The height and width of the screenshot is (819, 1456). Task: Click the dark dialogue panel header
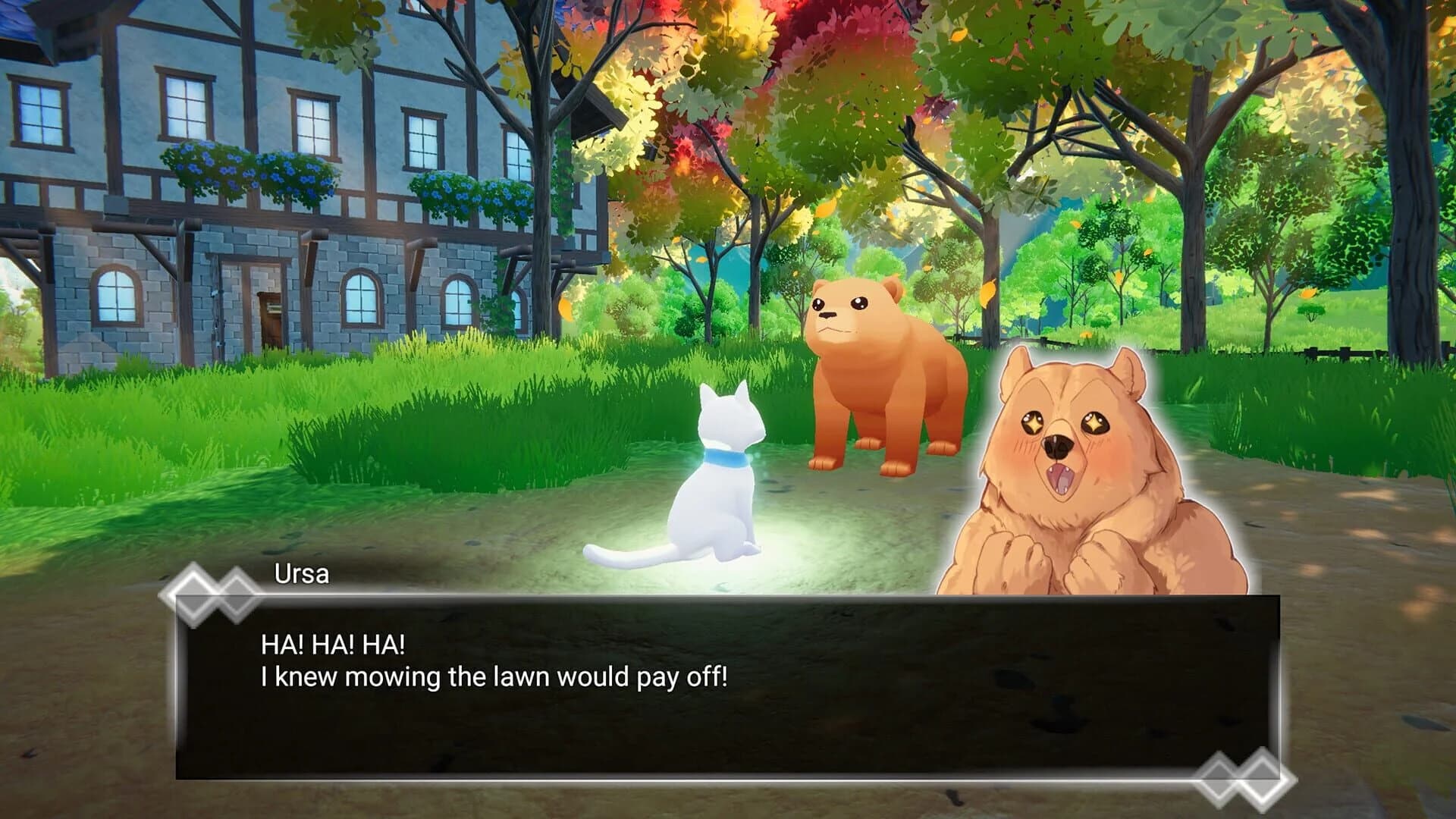pos(682,614)
